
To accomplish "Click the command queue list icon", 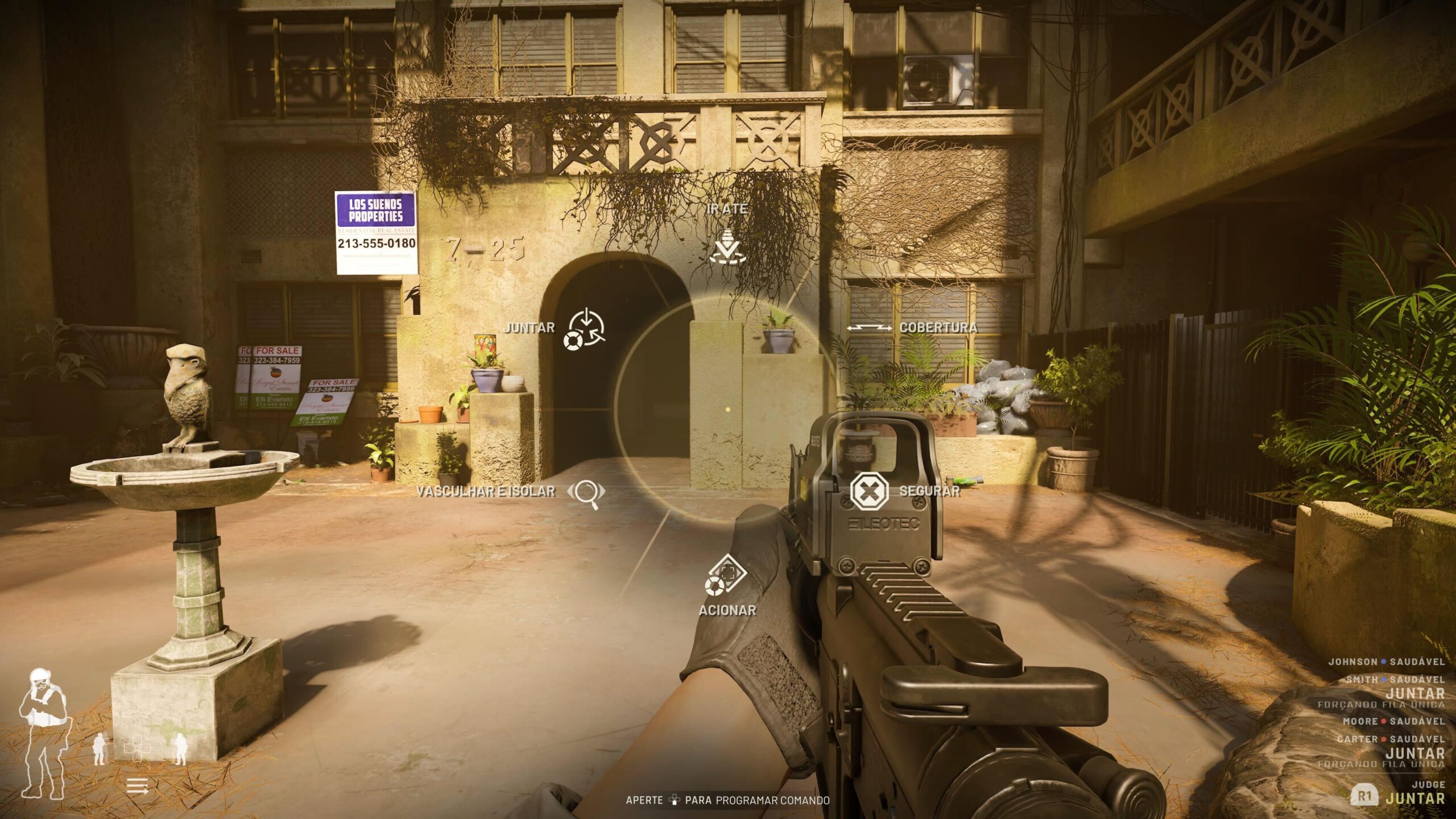I will pos(137,787).
